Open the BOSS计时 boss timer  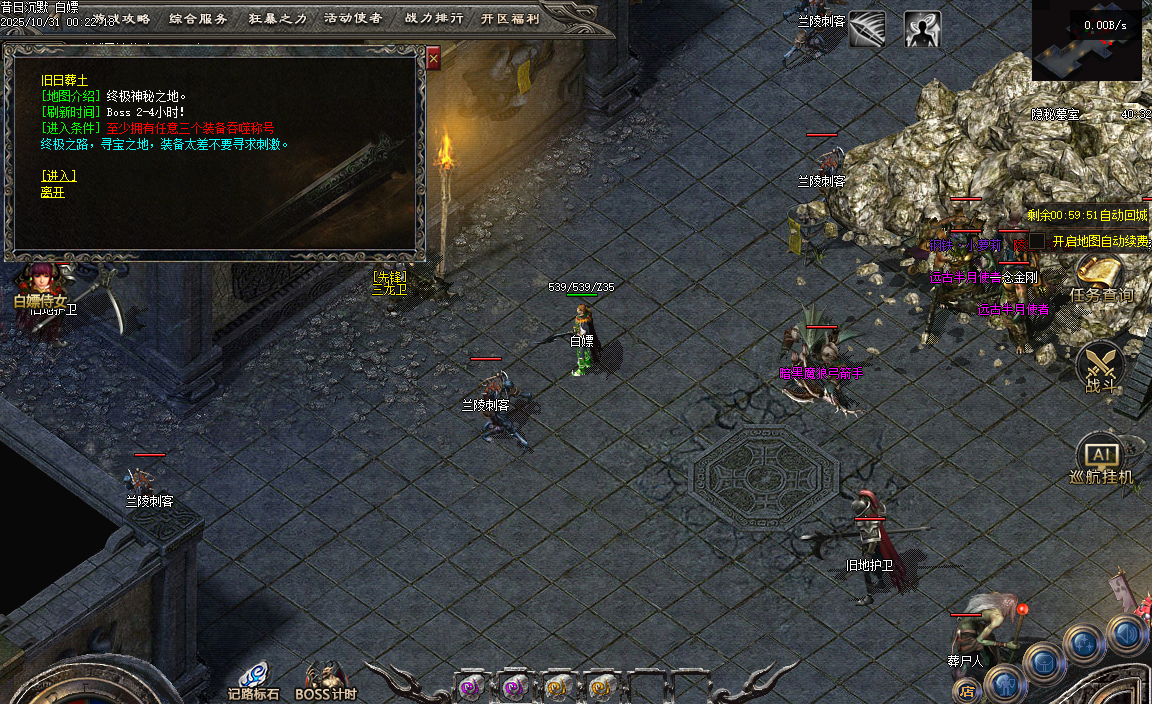coord(325,680)
